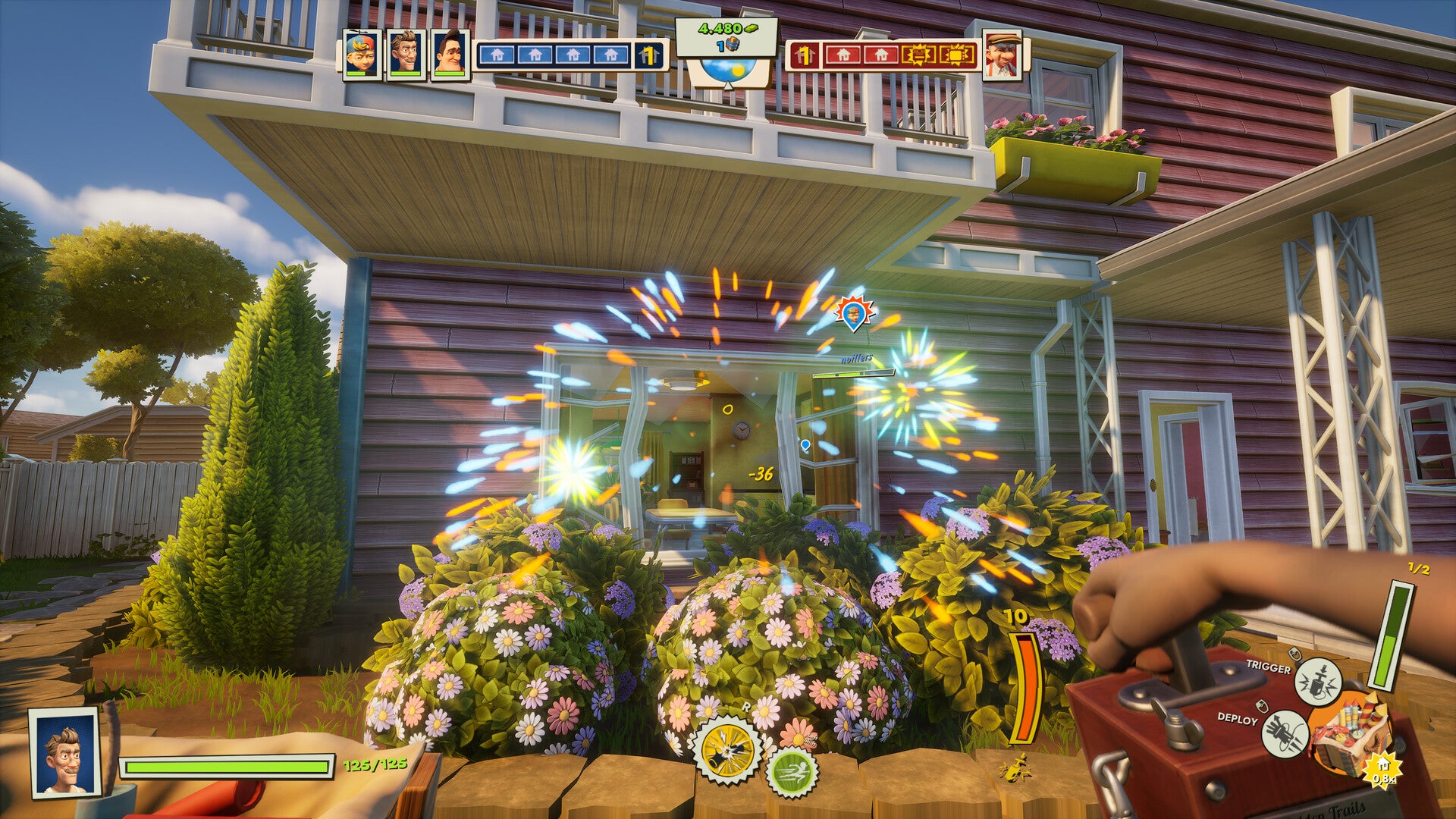Select the dark pompadour teammate portrait
The height and width of the screenshot is (819, 1456).
[450, 53]
